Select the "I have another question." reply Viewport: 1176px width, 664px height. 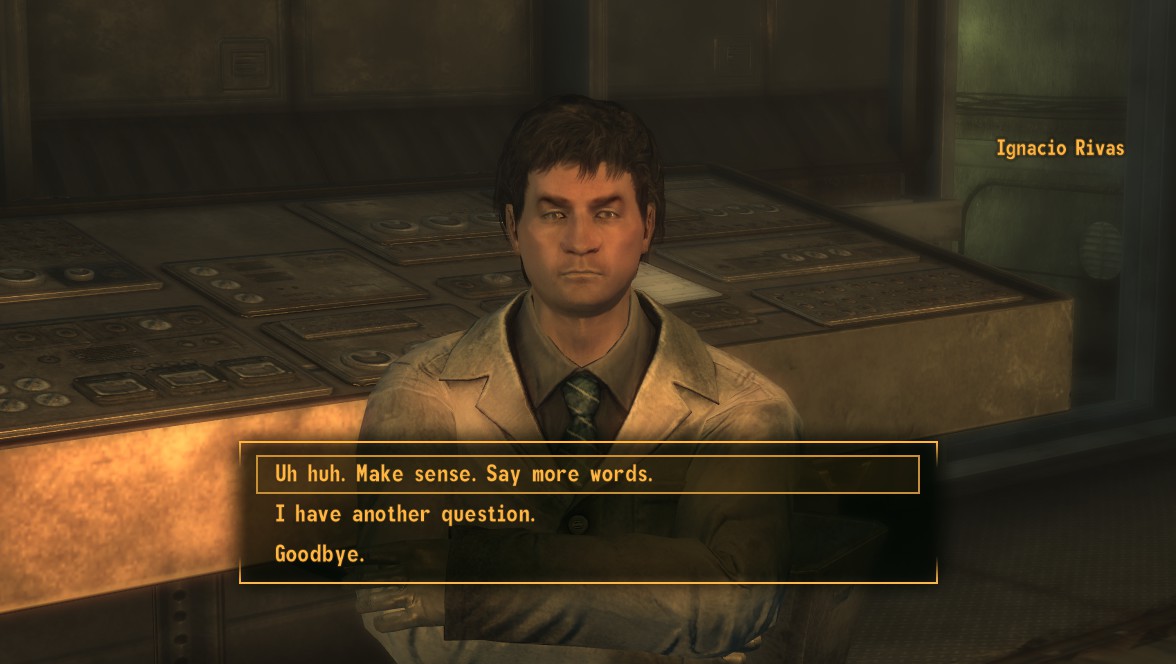click(406, 514)
